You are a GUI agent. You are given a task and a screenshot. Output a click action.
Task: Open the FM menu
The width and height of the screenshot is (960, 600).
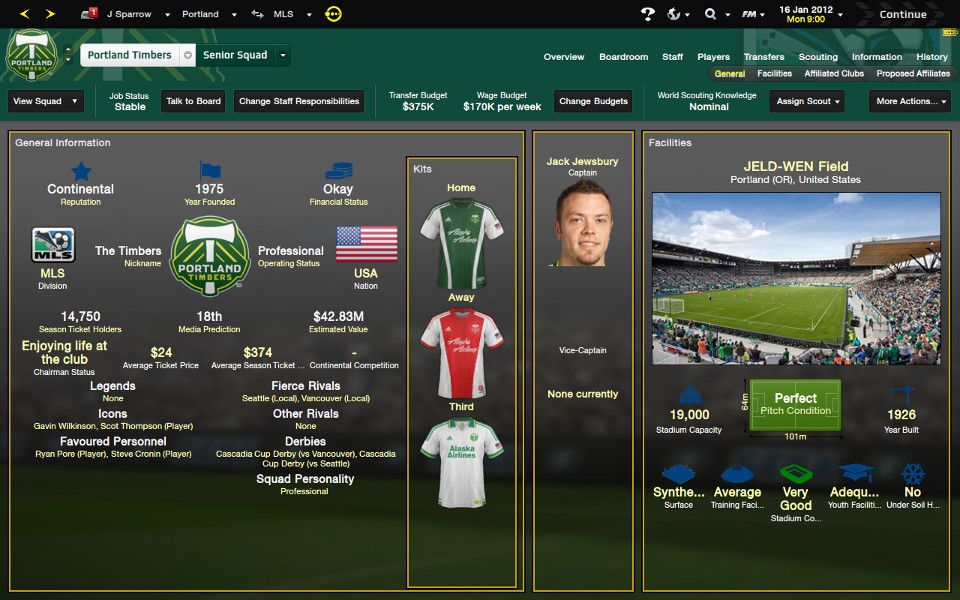(x=752, y=14)
